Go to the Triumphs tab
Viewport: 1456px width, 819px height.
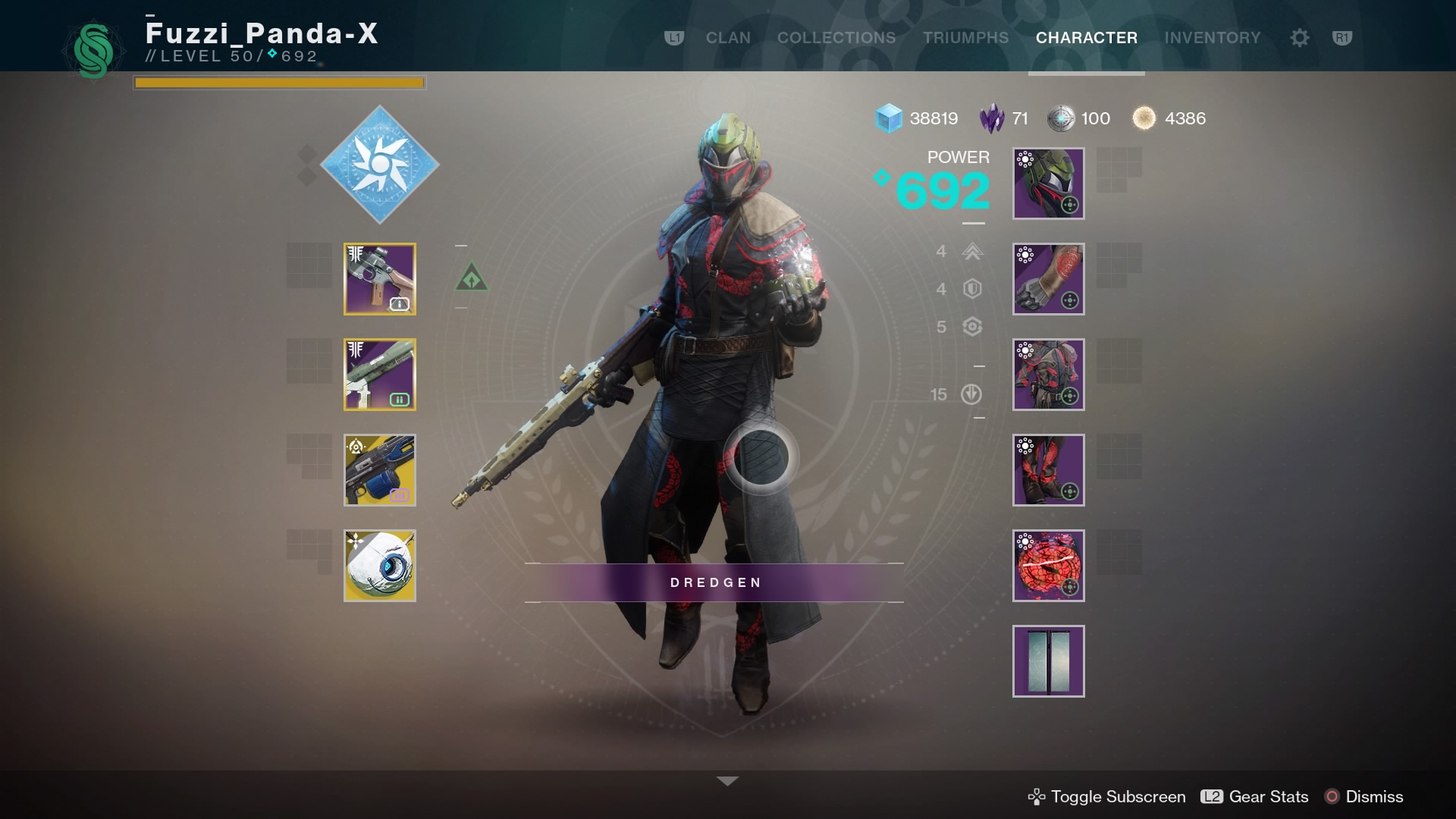click(x=965, y=38)
